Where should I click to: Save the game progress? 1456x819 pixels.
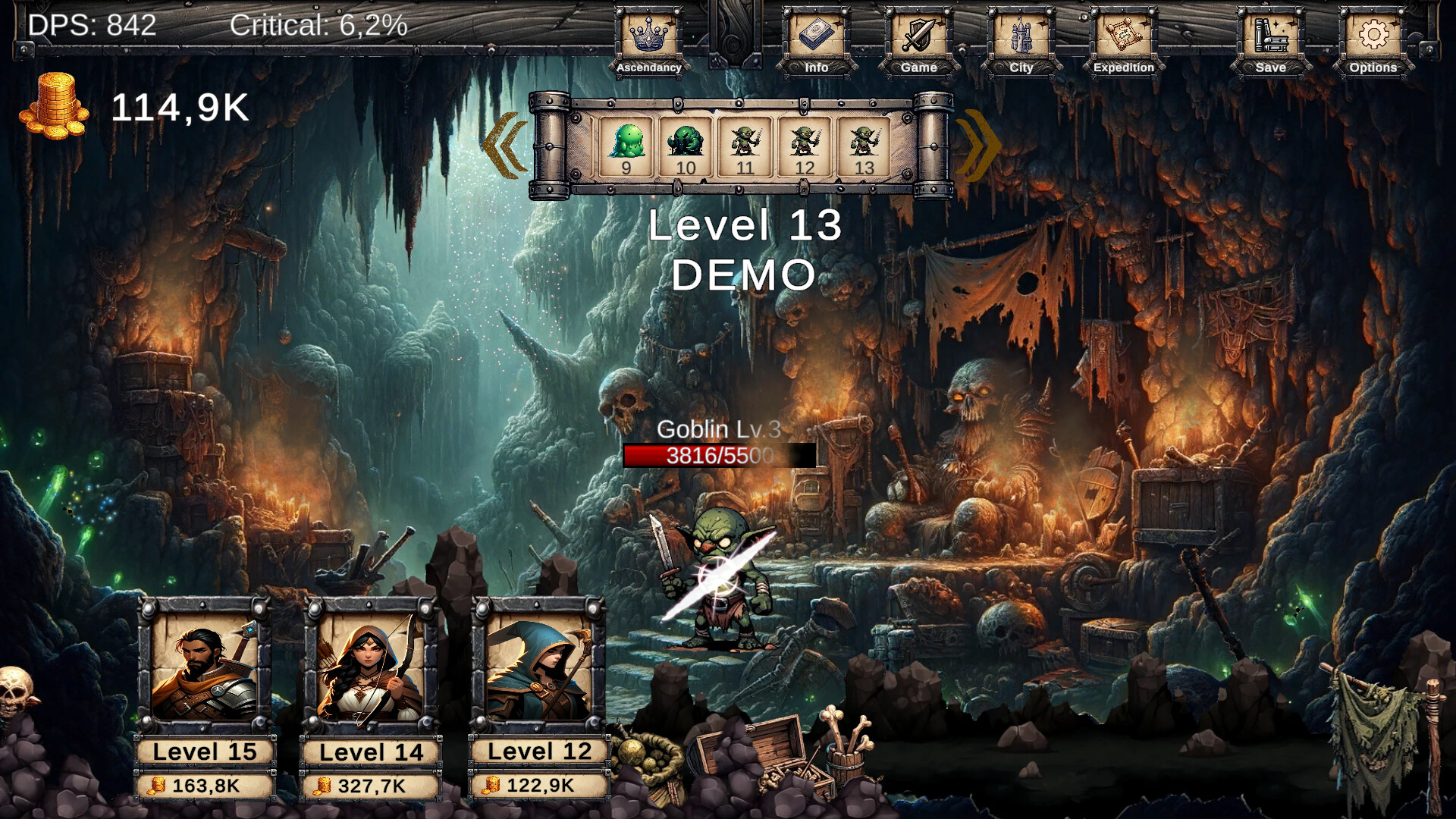point(1269,34)
